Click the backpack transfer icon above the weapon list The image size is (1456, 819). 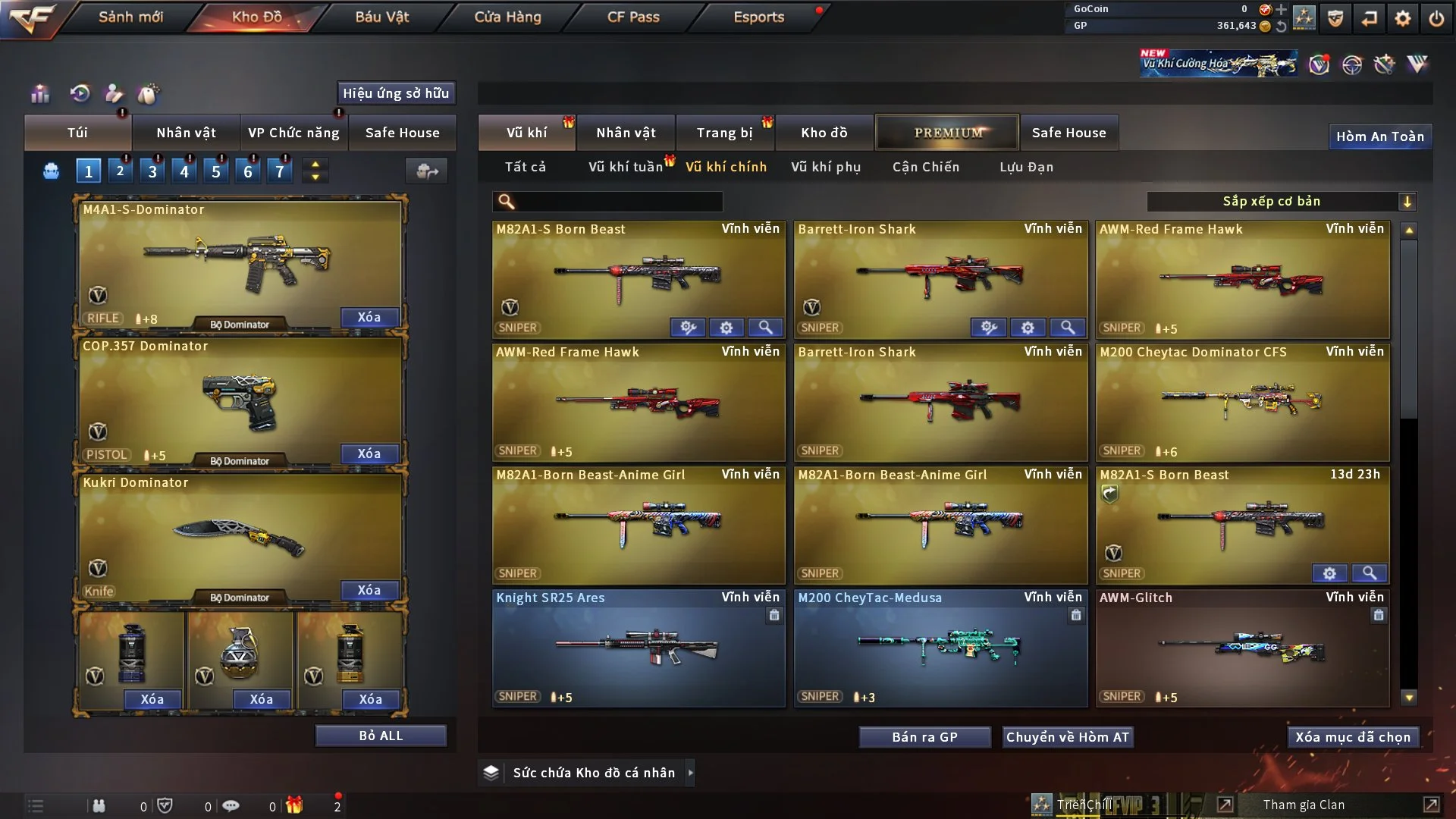427,171
